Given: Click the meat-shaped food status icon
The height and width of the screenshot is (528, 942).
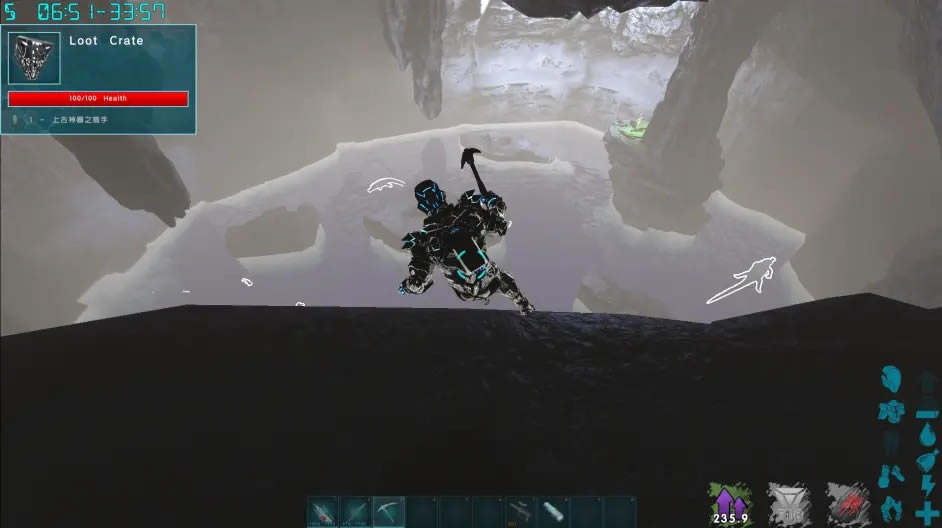Looking at the screenshot, I should pos(927,460).
